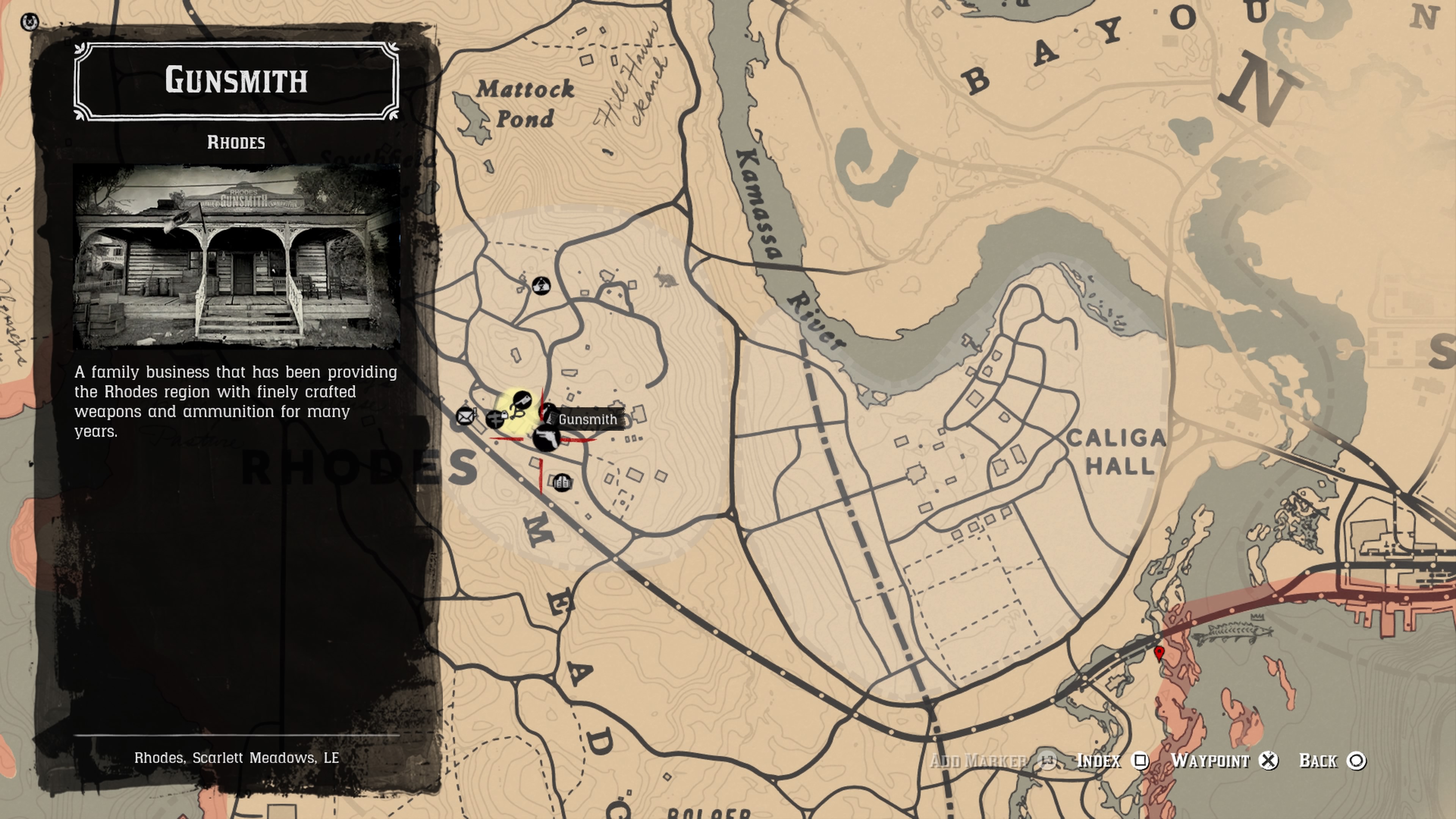This screenshot has height=819, width=1456.
Task: Open the saloon swinging-doors icon south of Rhodes
Action: click(x=562, y=482)
